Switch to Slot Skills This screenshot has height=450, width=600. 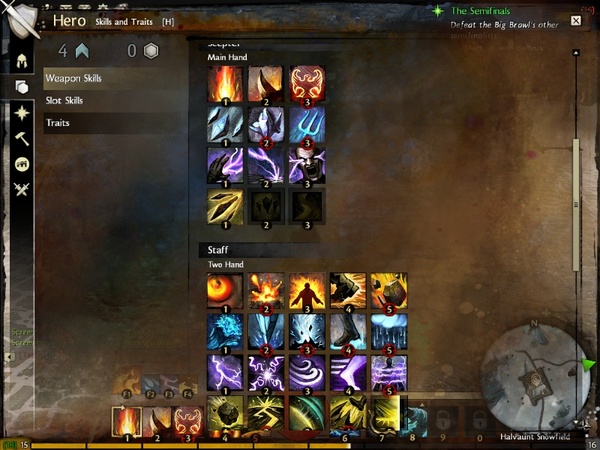click(x=64, y=101)
